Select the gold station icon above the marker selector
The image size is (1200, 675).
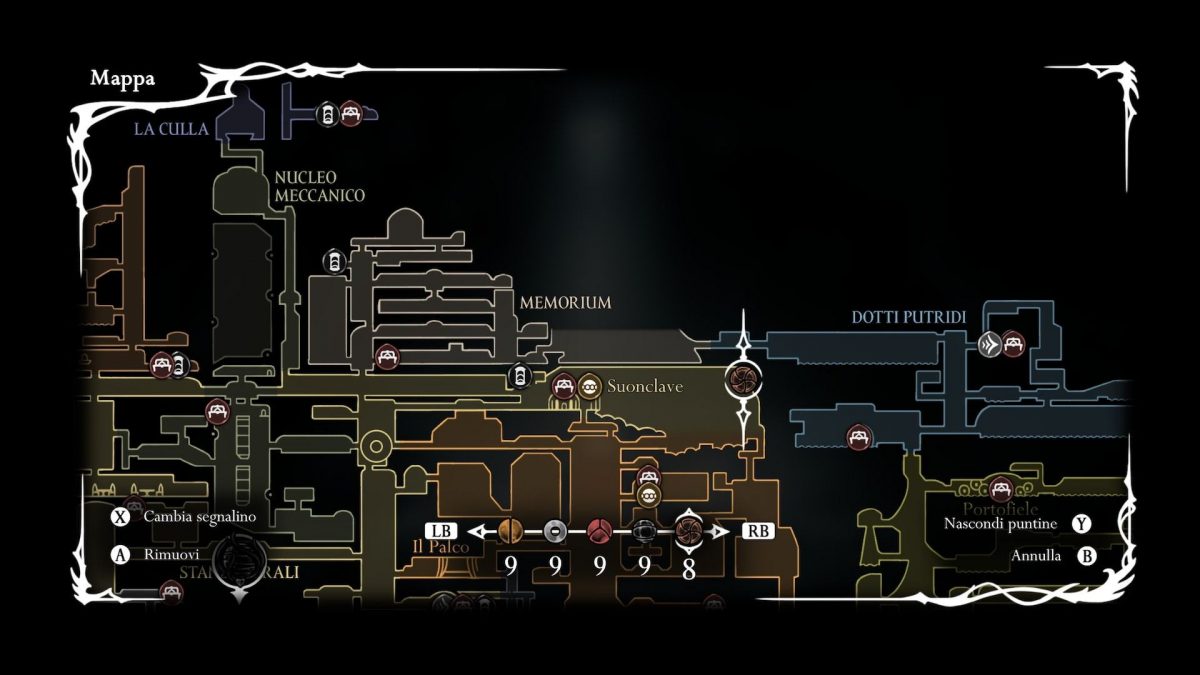(x=648, y=495)
